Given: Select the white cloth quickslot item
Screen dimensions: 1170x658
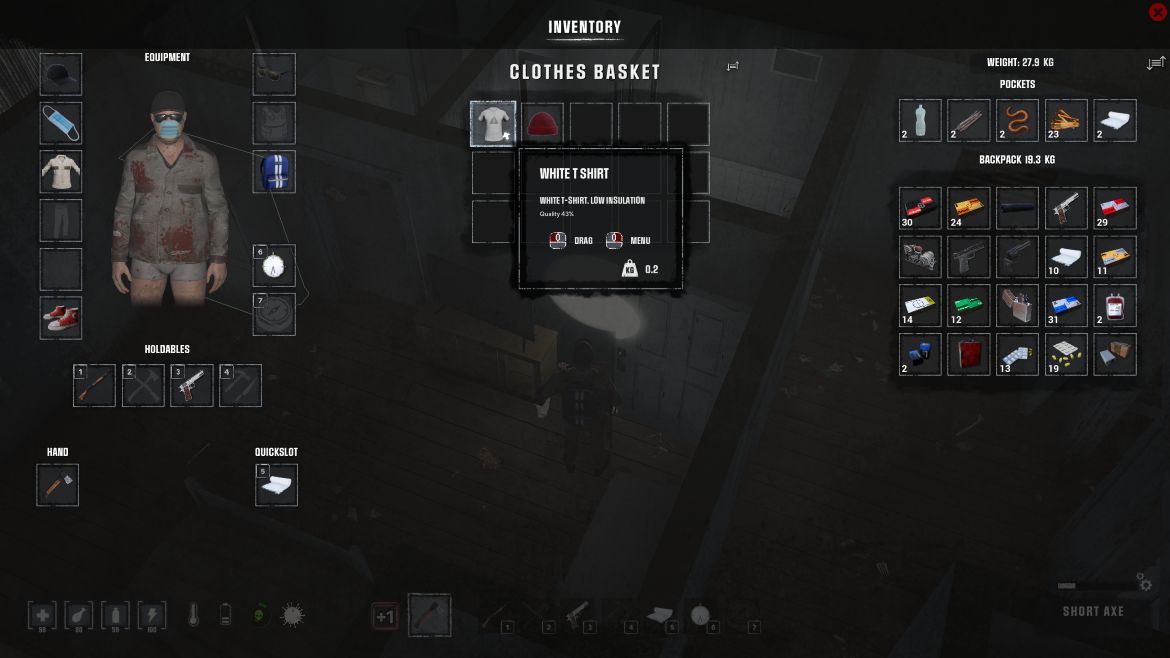Looking at the screenshot, I should tap(276, 486).
